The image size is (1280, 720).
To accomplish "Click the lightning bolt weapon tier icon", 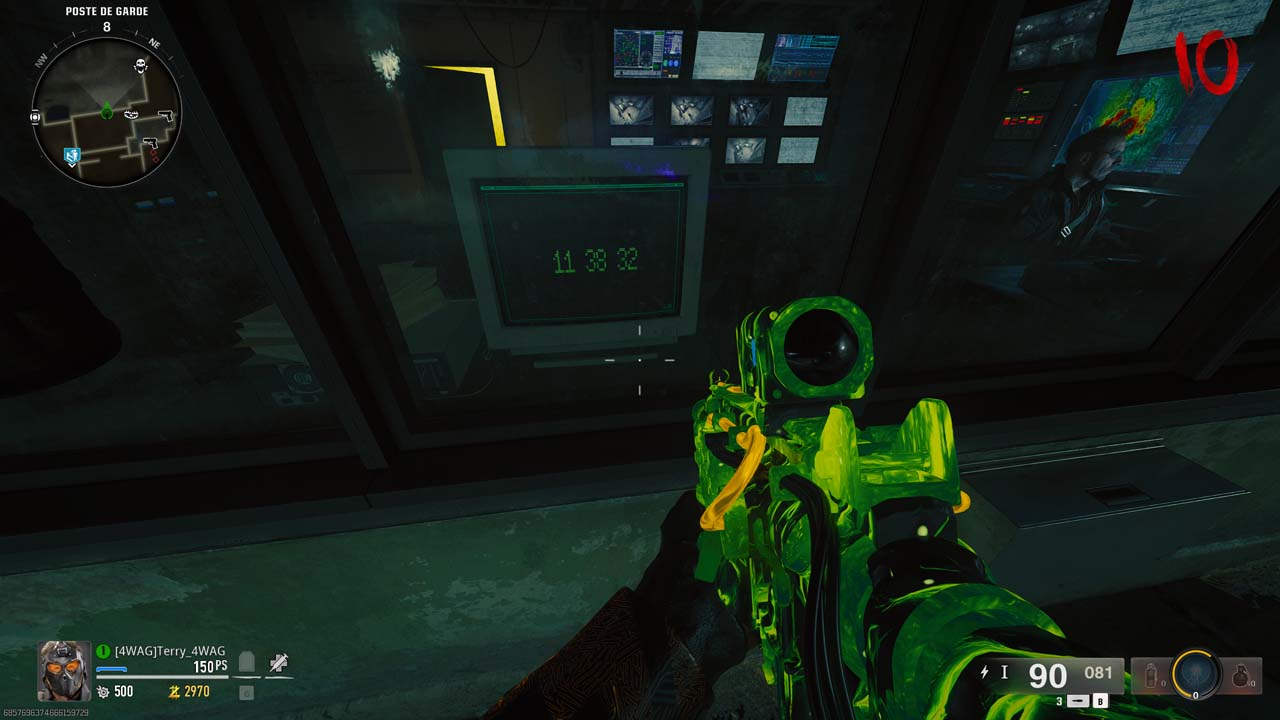I will [x=985, y=673].
